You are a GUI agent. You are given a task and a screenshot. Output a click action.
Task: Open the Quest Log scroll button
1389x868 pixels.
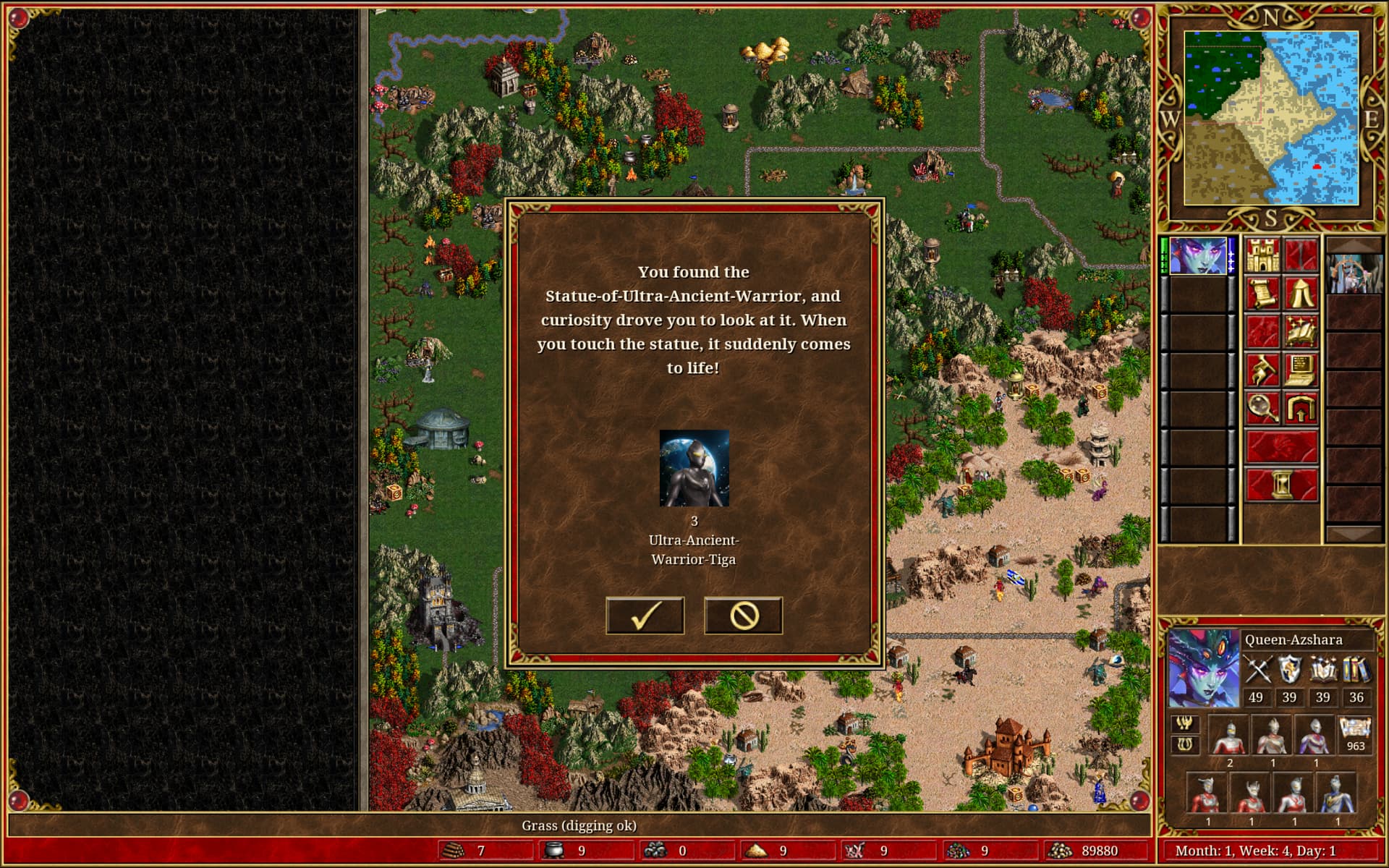[1262, 294]
